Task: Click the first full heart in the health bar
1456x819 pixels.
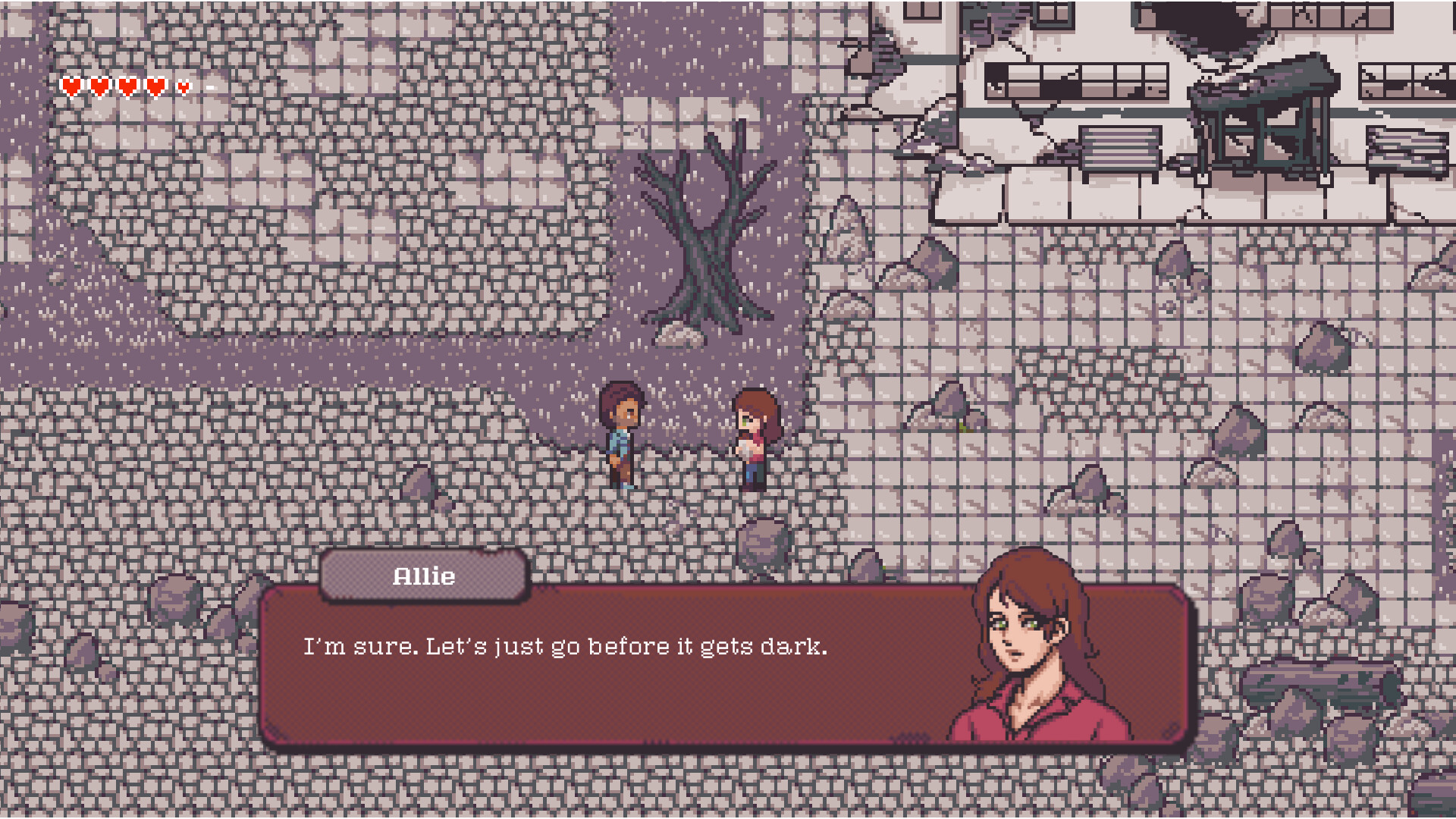Action: point(72,86)
